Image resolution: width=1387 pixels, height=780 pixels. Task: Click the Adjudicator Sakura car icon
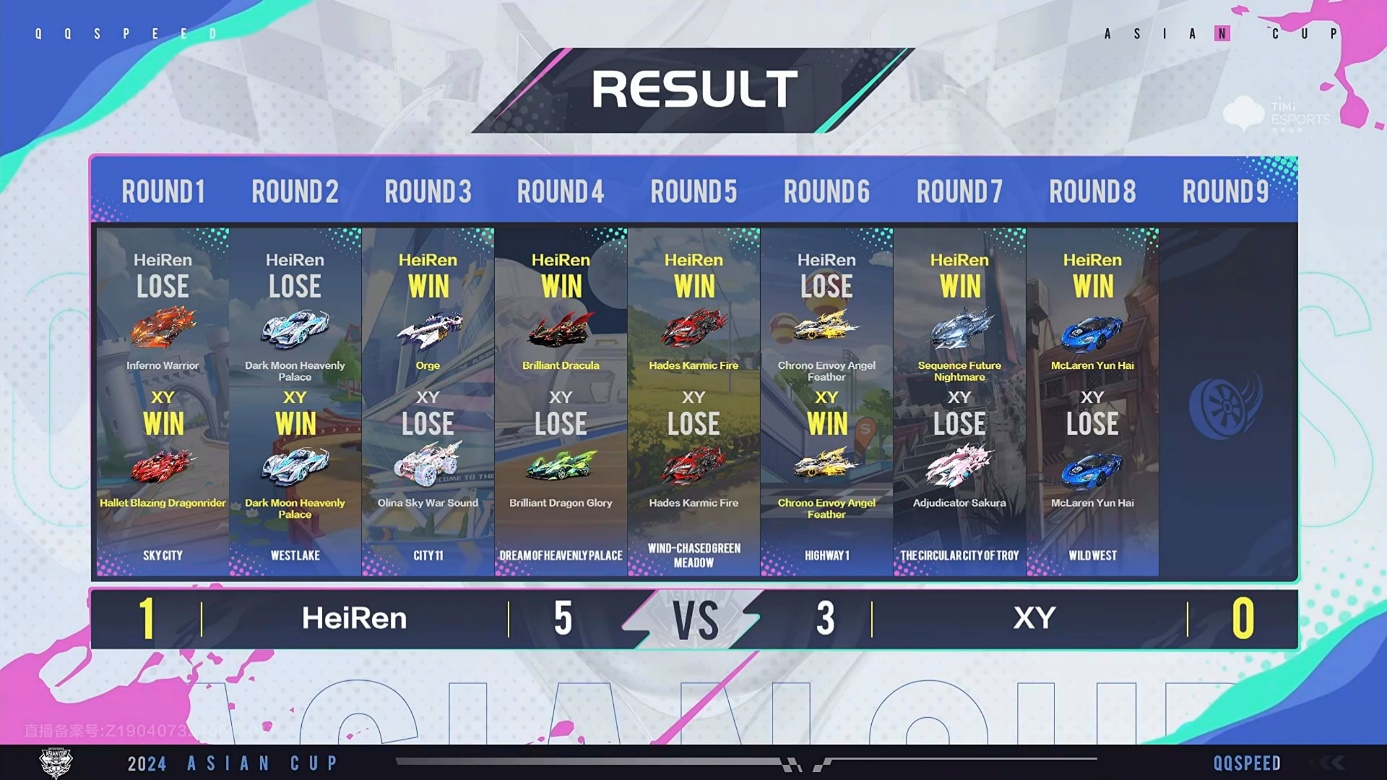[x=959, y=467]
